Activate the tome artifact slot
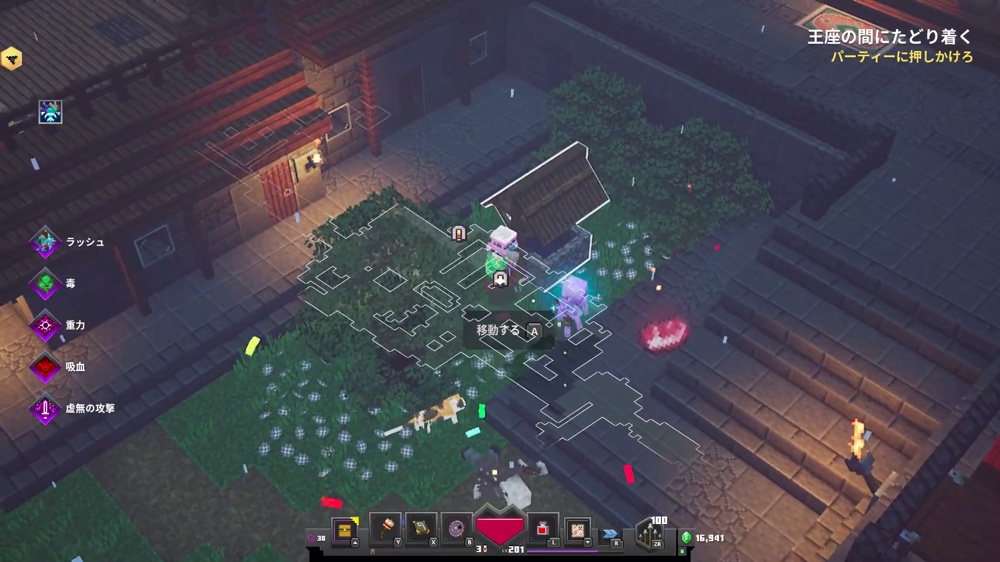 tap(421, 527)
